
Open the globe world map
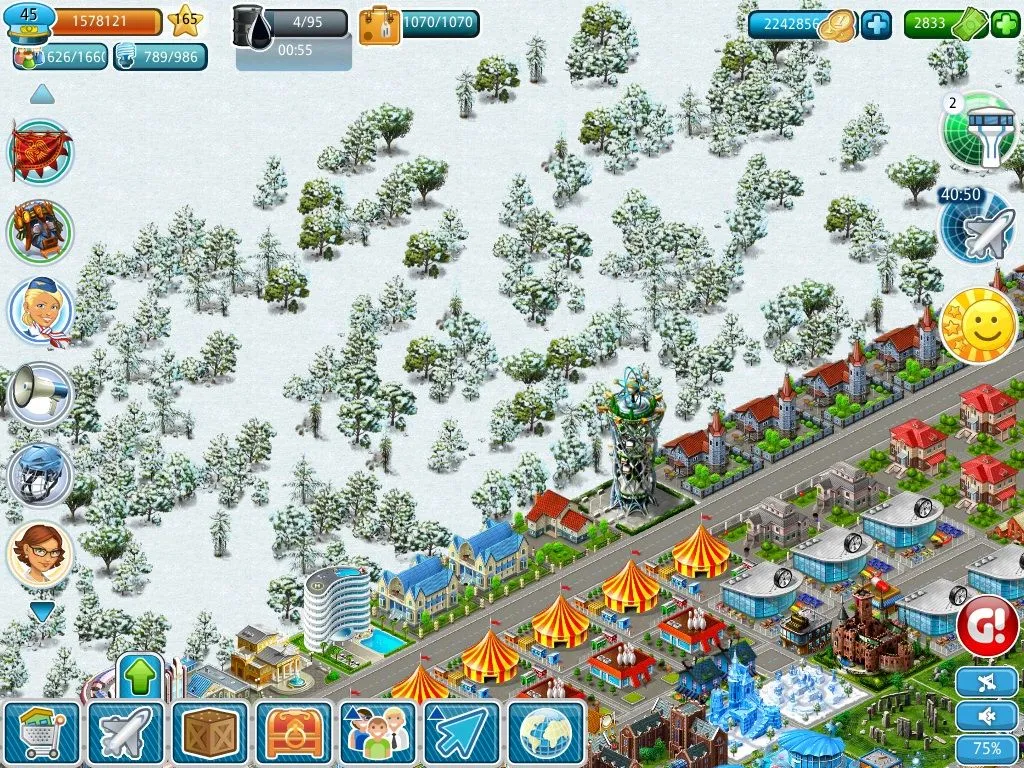pos(546,733)
